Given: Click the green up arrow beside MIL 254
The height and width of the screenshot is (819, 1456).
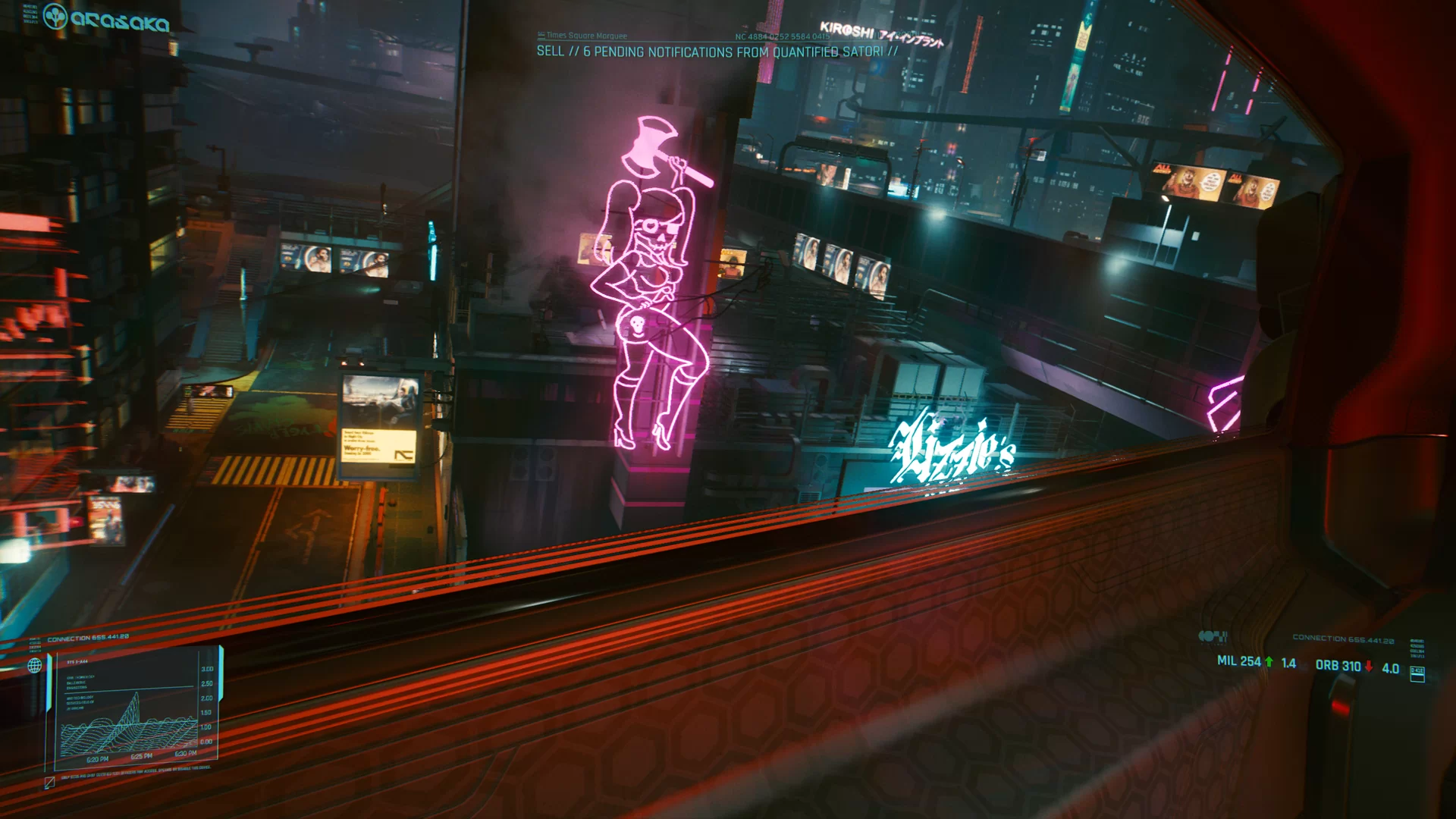Looking at the screenshot, I should pyautogui.click(x=1269, y=662).
